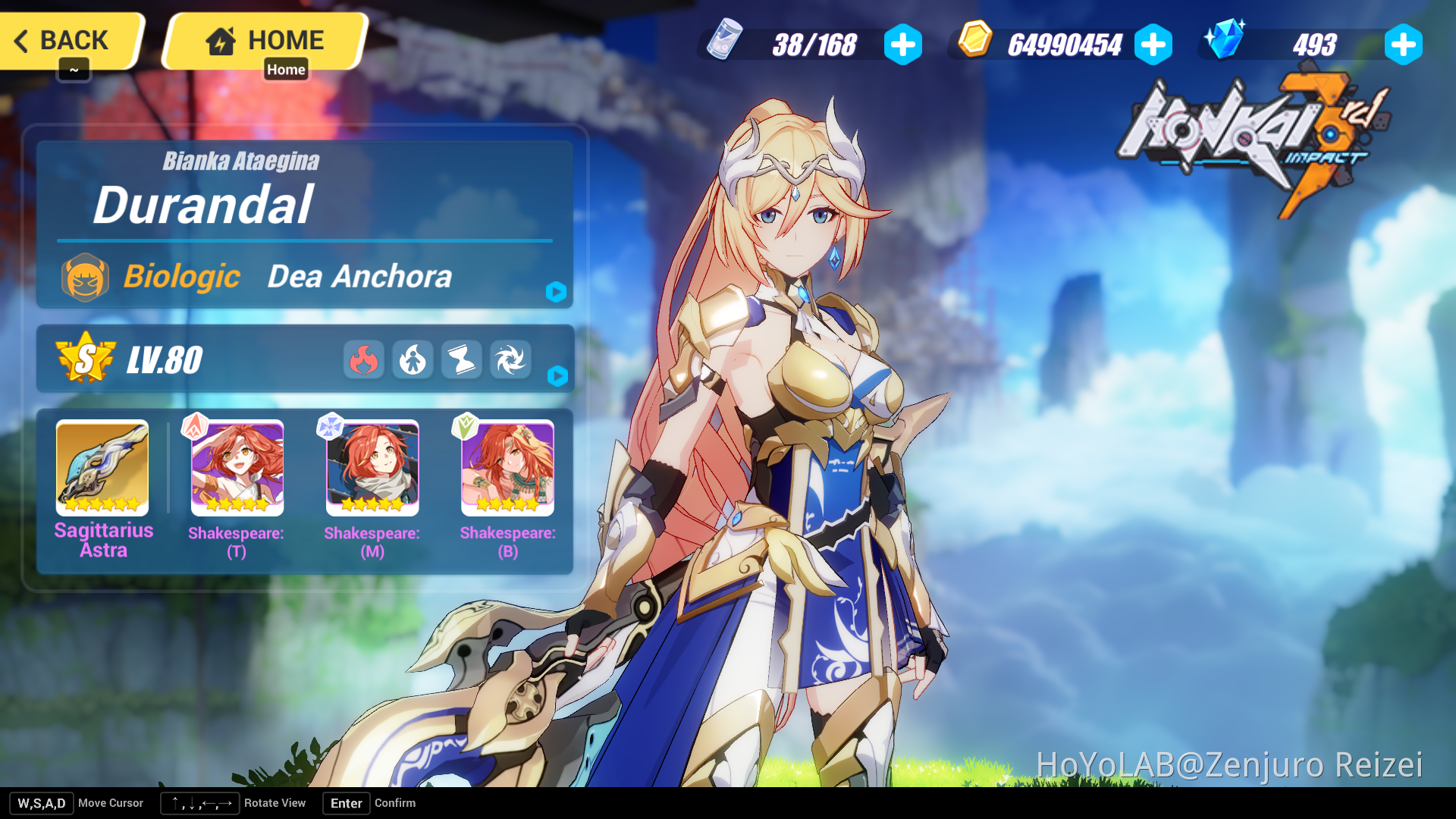The image size is (1456, 819).
Task: Click the blue gem on Shakespeare (M)
Action: pyautogui.click(x=330, y=427)
